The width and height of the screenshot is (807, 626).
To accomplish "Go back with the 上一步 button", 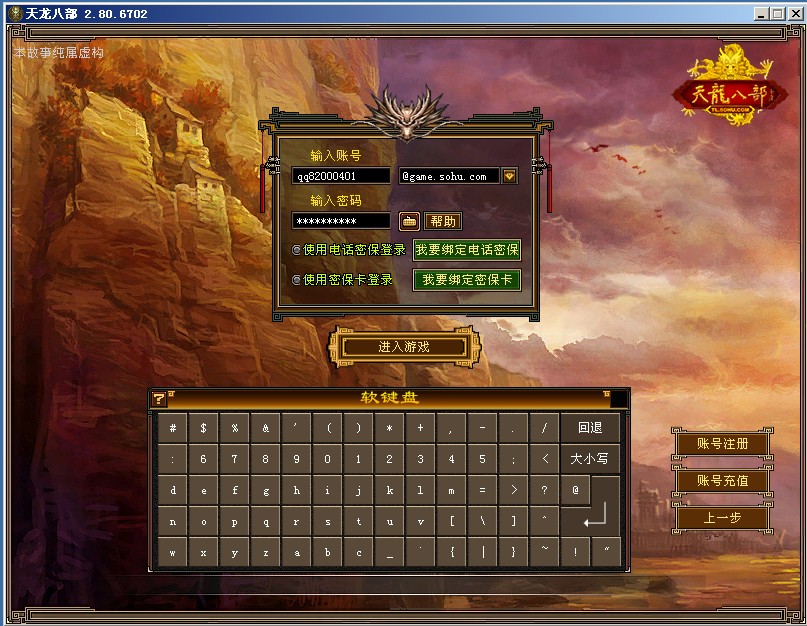I will point(722,517).
